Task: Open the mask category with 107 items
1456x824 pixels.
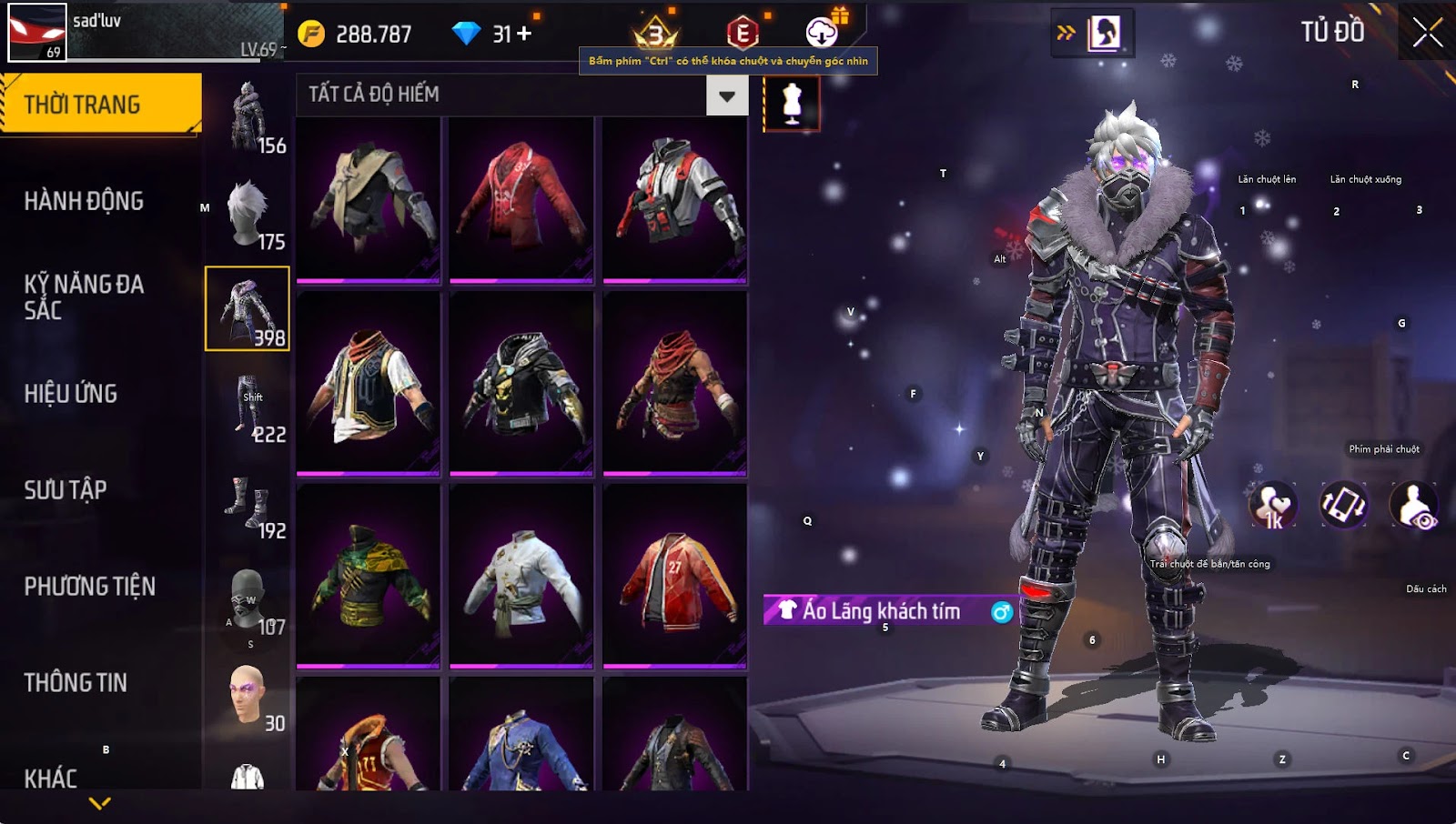Action: (248, 598)
